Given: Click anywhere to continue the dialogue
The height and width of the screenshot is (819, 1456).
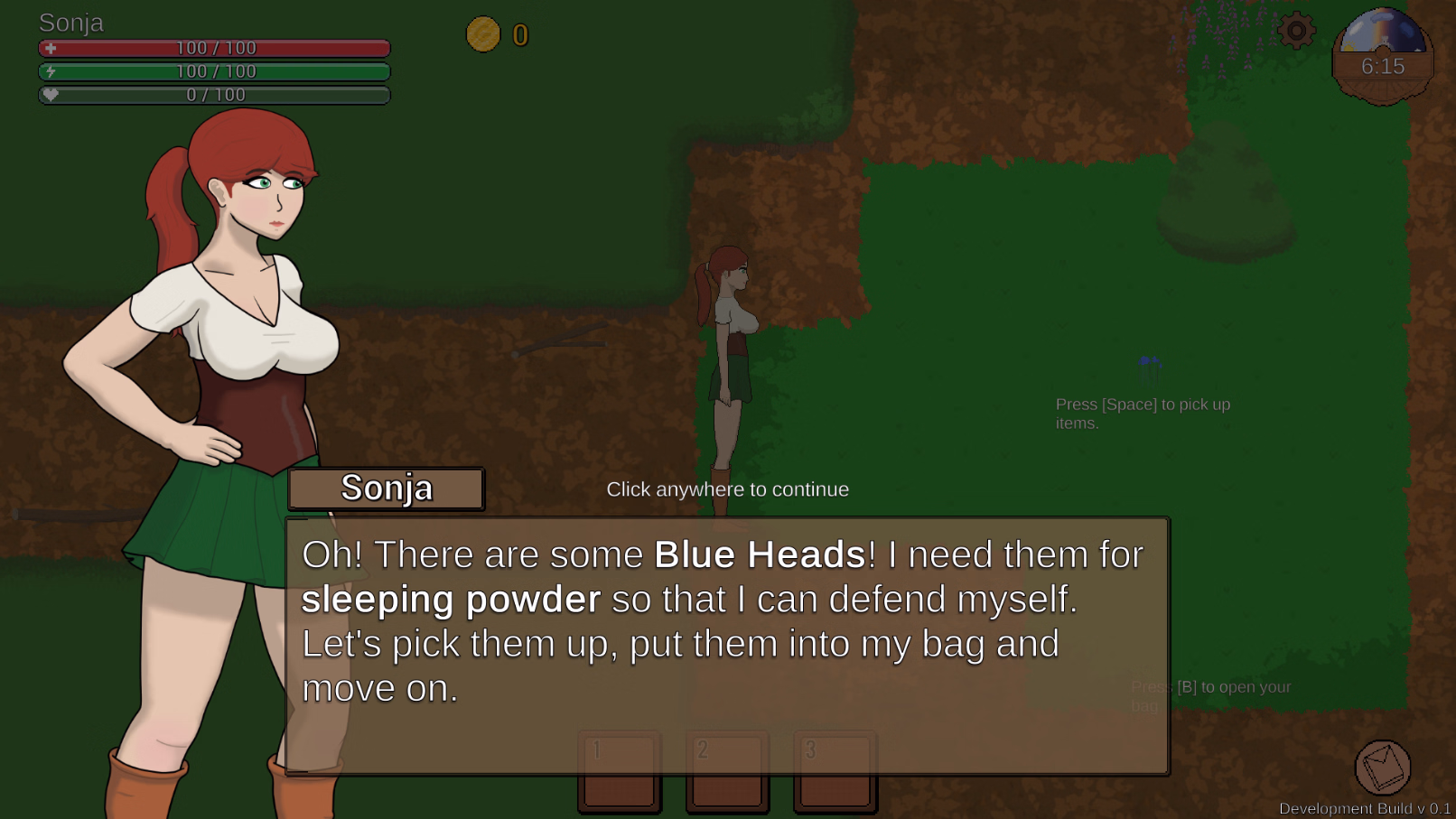Looking at the screenshot, I should 729,489.
